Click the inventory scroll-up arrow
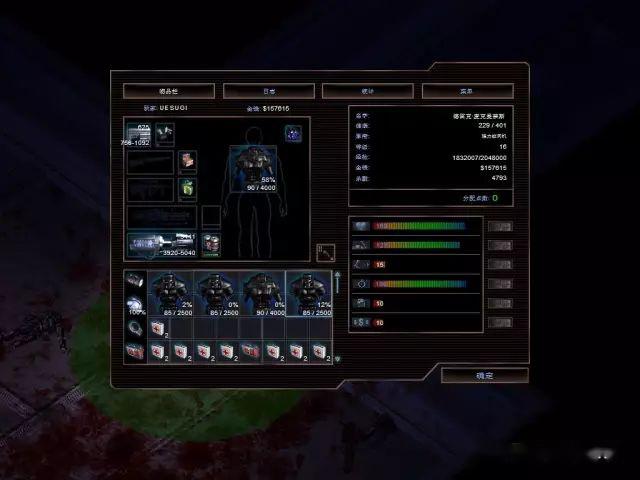Screen dimensions: 640x480 click(x=337, y=276)
